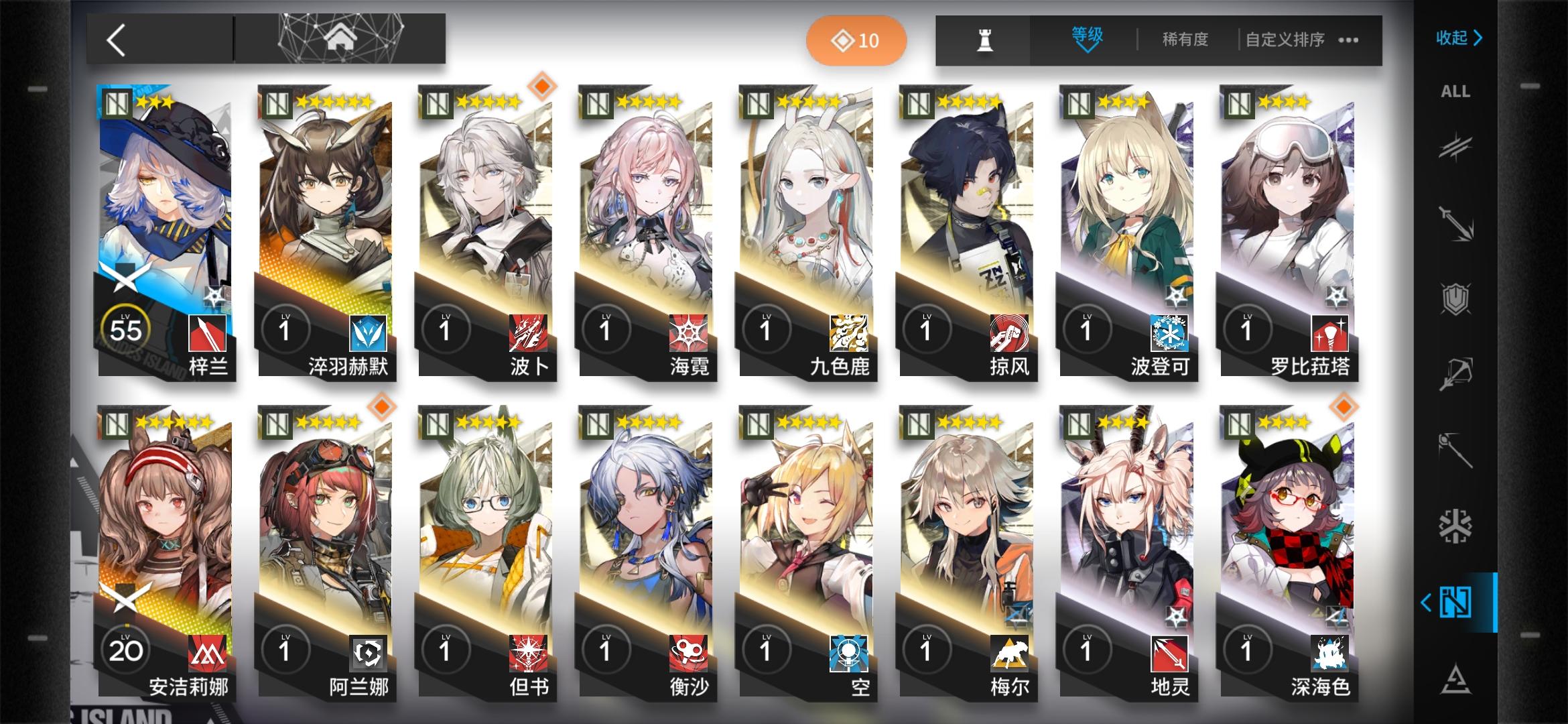The width and height of the screenshot is (1568, 724).
Task: Select the Guard sword class filter icon
Action: (x=1456, y=222)
